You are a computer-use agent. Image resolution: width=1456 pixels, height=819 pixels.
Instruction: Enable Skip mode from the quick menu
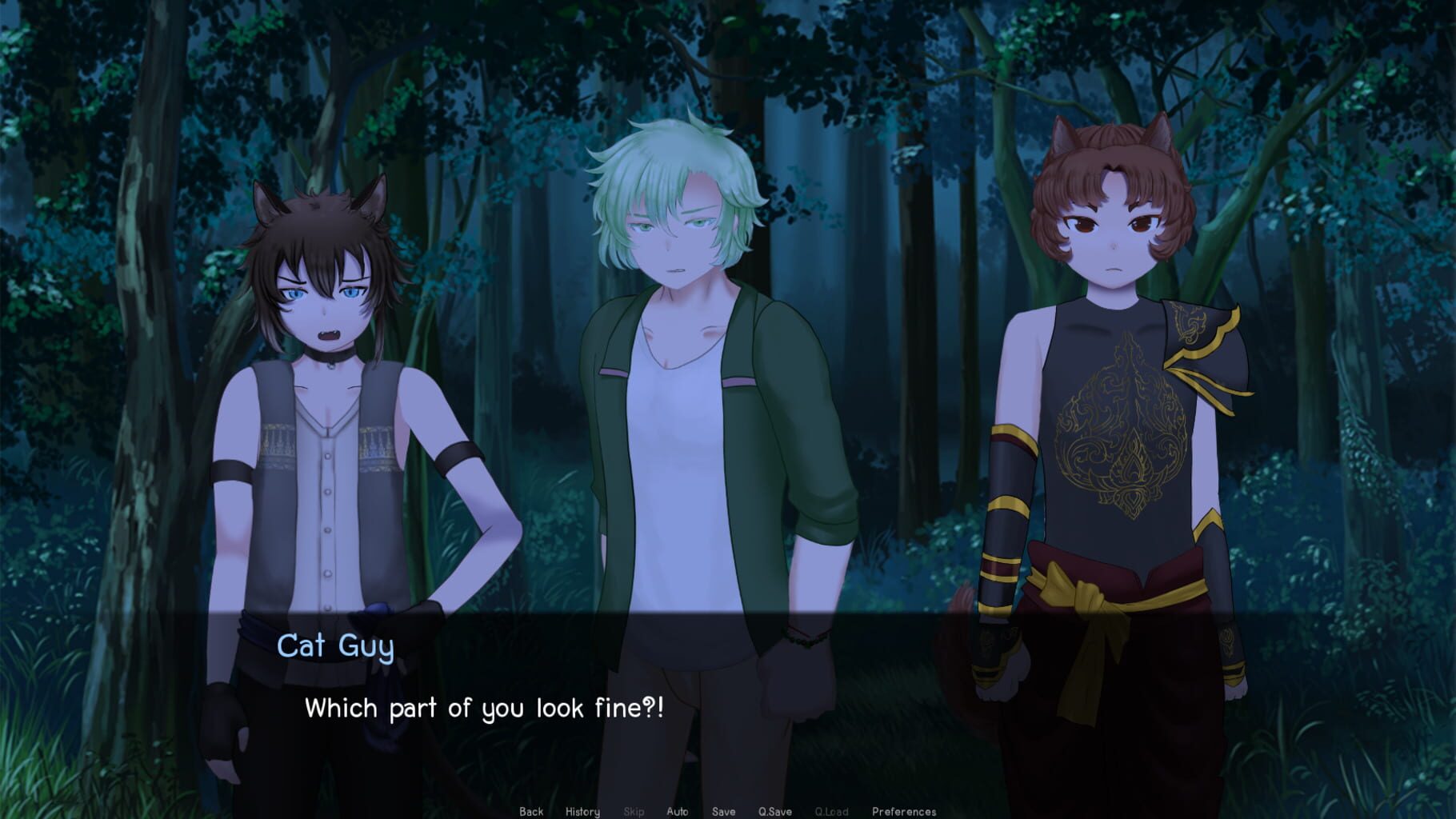pyautogui.click(x=633, y=810)
